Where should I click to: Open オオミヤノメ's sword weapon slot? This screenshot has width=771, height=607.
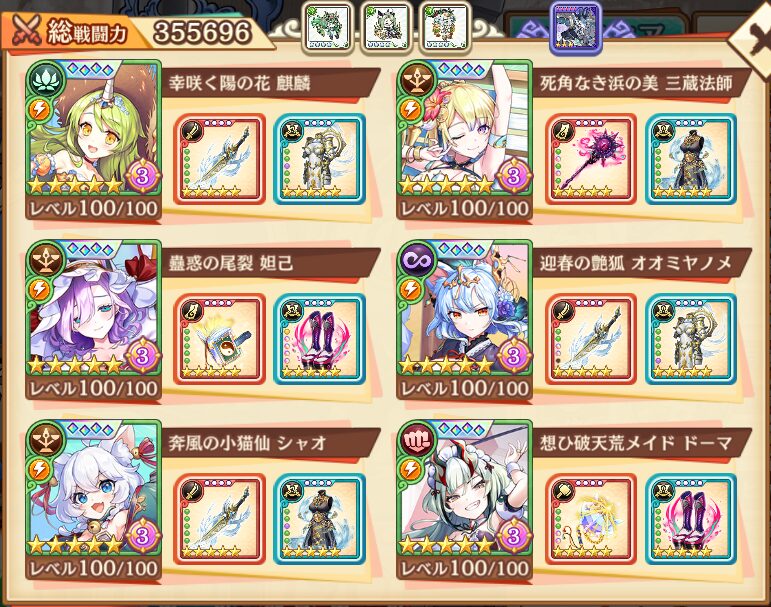591,339
